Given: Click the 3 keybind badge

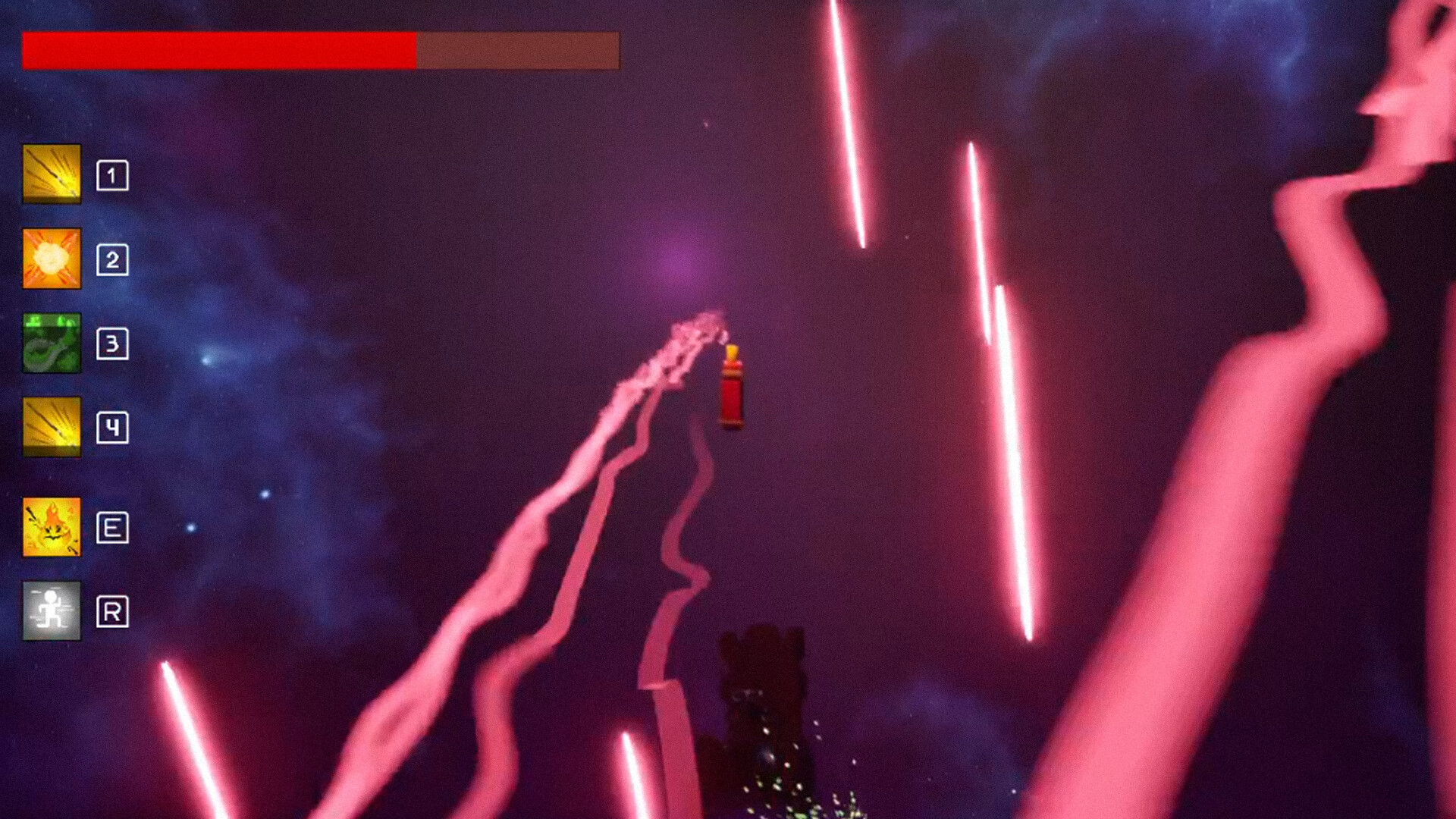Looking at the screenshot, I should coord(112,345).
